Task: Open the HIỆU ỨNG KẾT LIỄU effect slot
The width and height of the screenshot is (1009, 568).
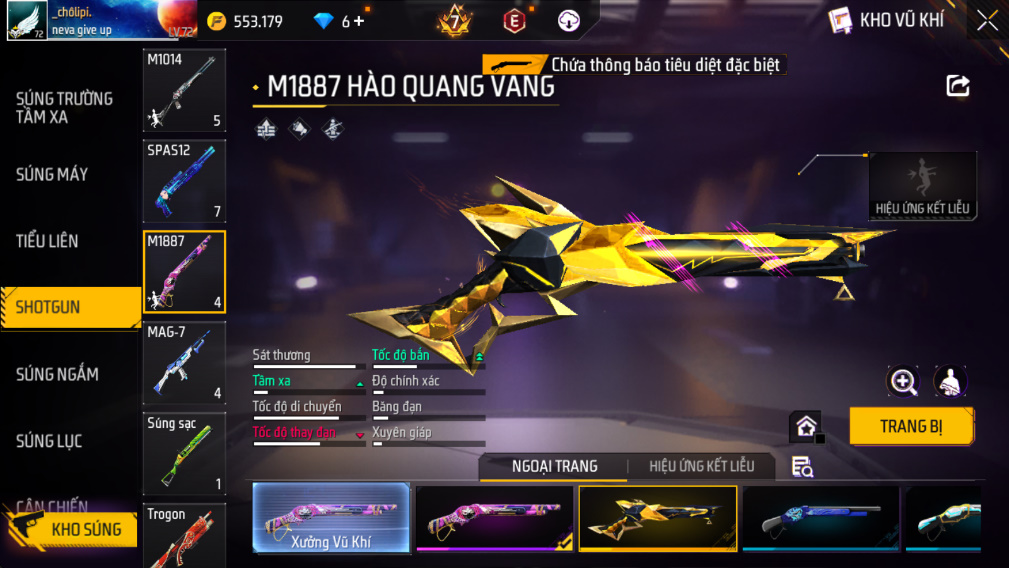Action: 922,186
